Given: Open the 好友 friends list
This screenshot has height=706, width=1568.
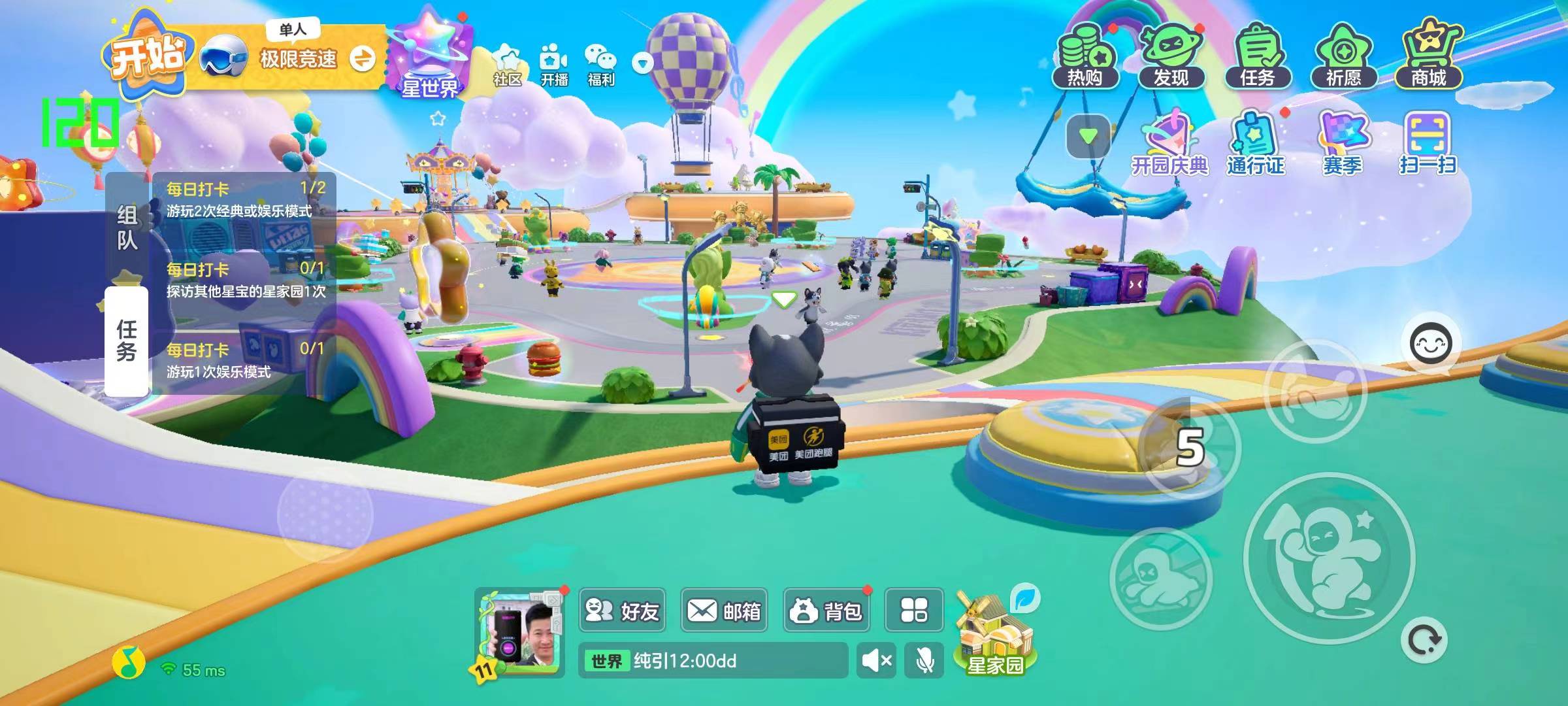Looking at the screenshot, I should (x=622, y=611).
